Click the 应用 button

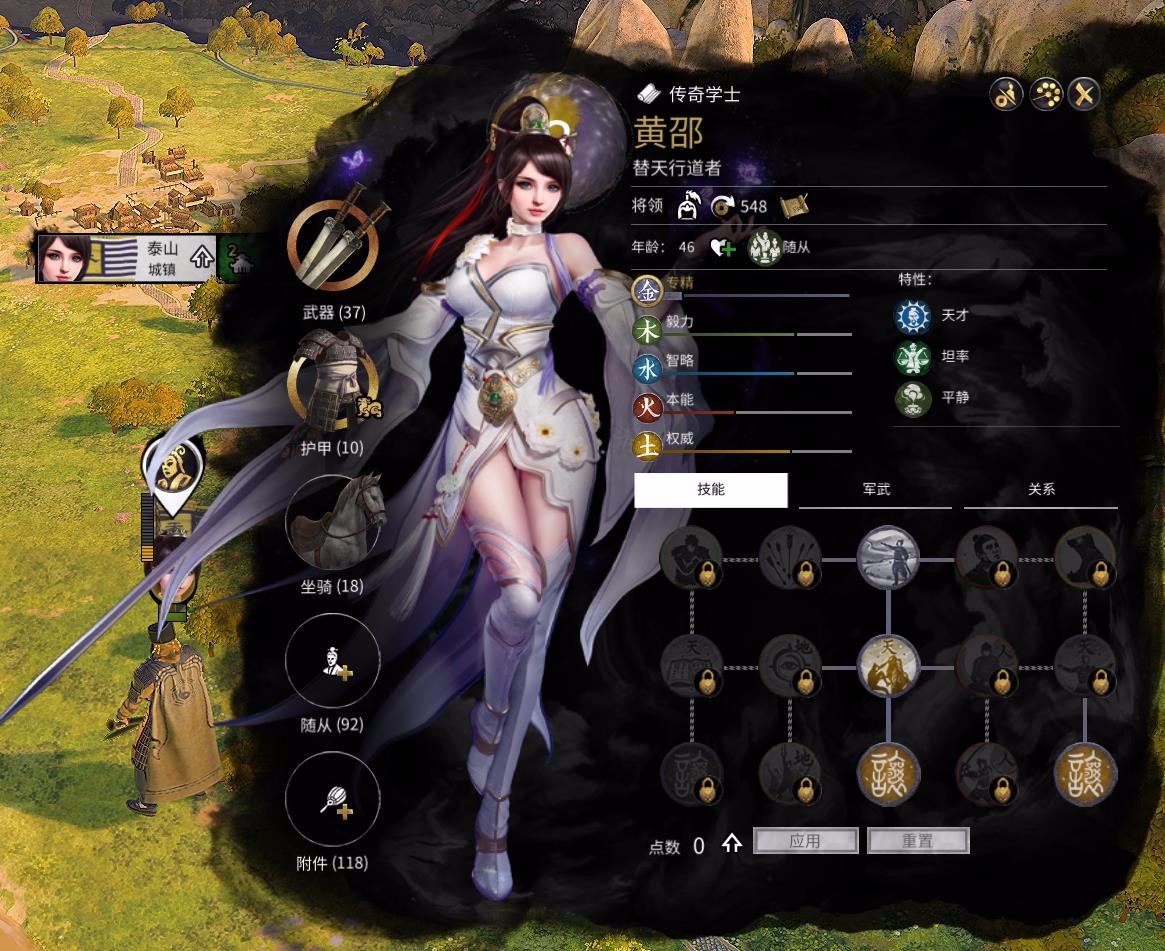[805, 841]
